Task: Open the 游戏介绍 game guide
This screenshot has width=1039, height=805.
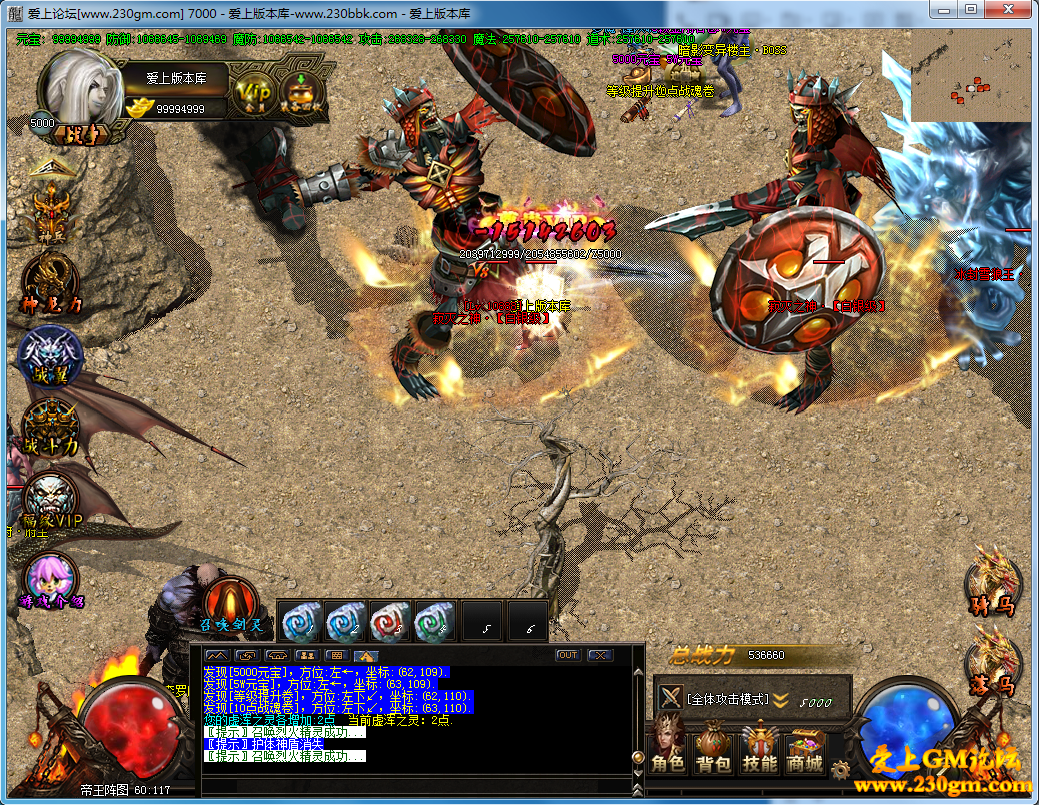Action: pos(50,582)
